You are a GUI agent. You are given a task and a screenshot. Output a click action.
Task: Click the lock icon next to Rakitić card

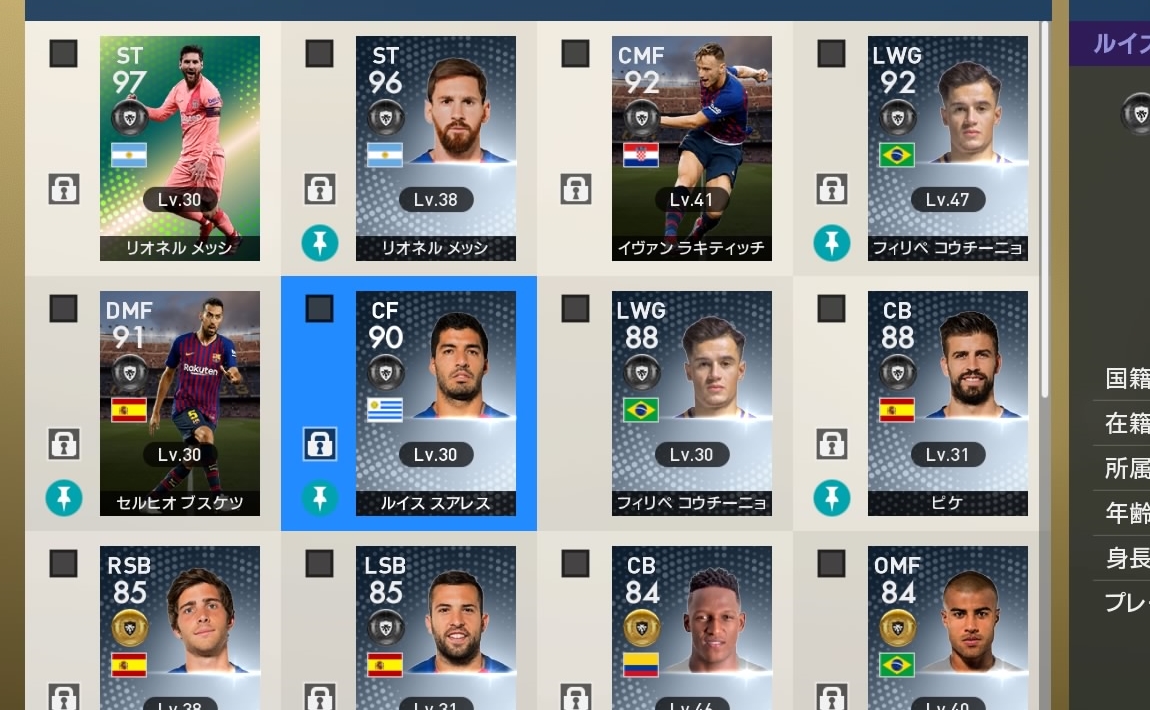coord(576,188)
